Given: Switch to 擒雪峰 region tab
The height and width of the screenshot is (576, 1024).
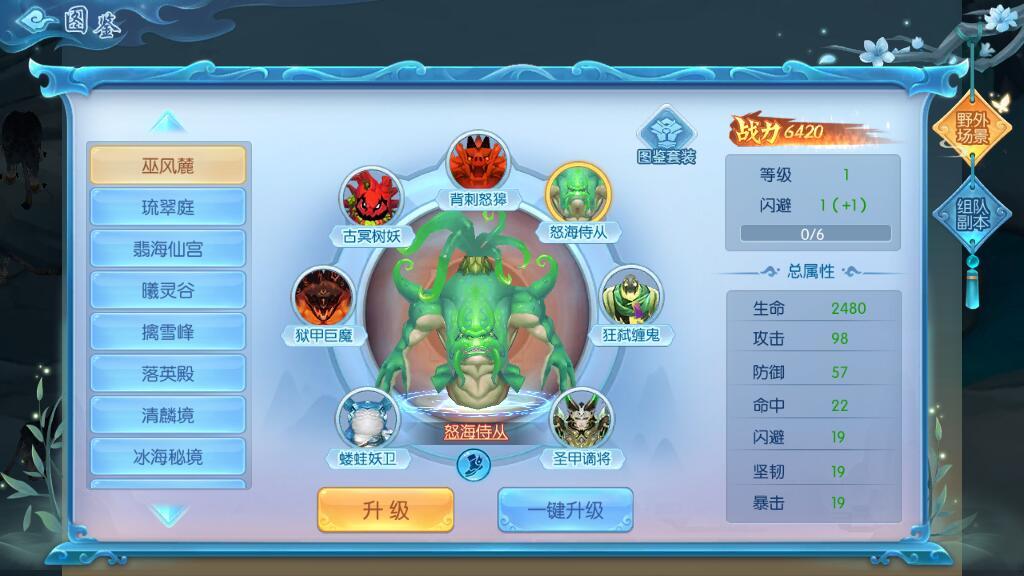Looking at the screenshot, I should click(x=167, y=332).
